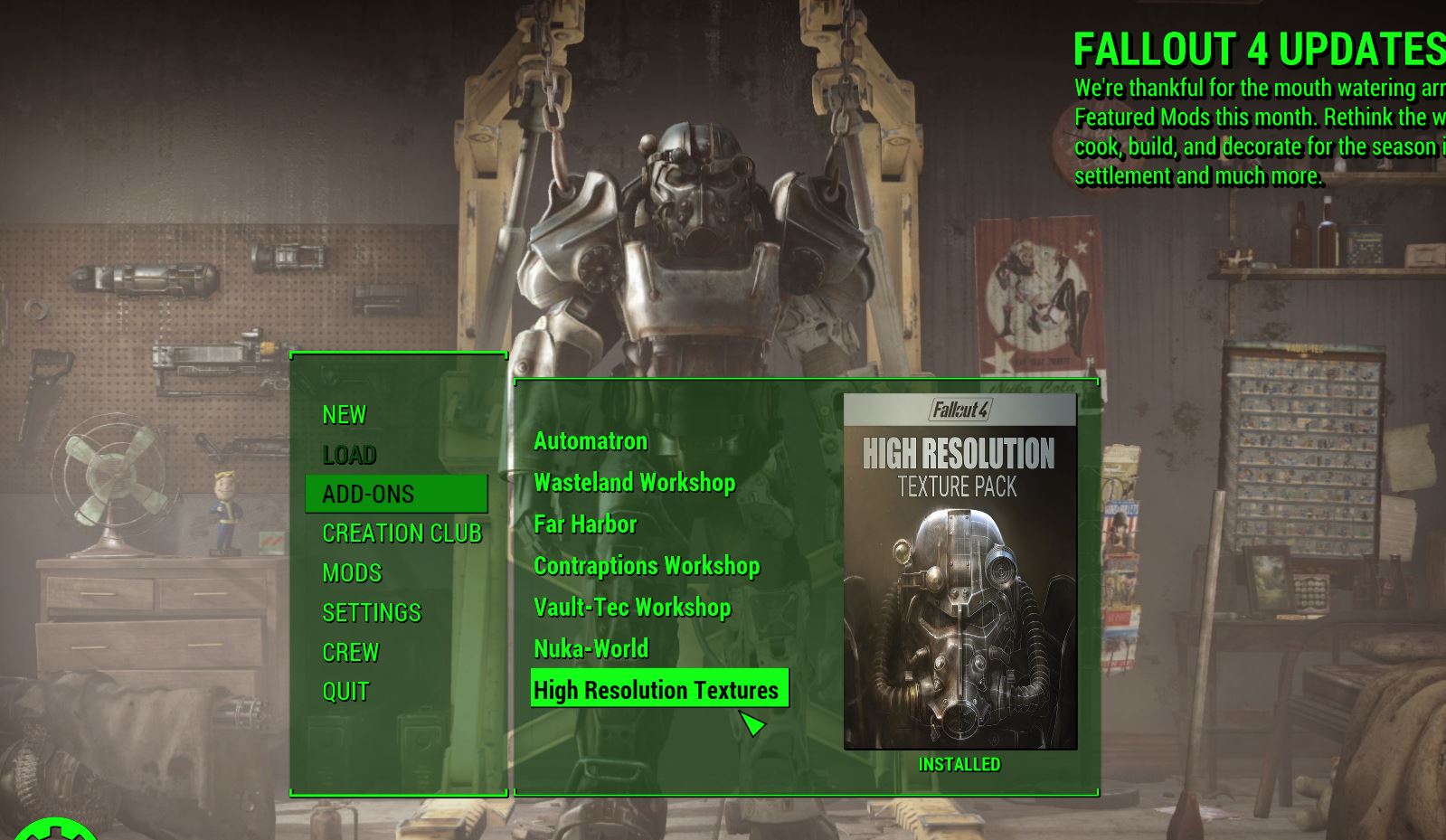Open the MODS menu

point(351,572)
